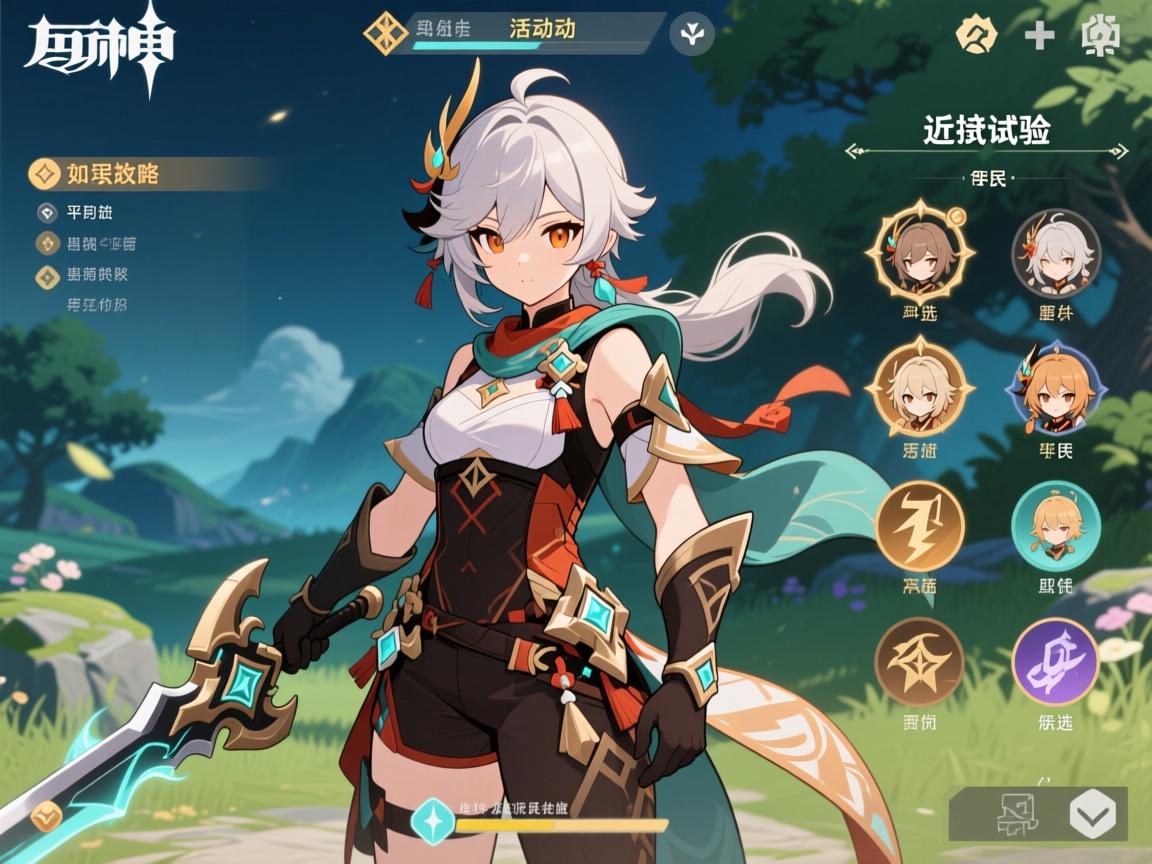
Task: Choose the blonde character in teal circle
Action: 1056,525
